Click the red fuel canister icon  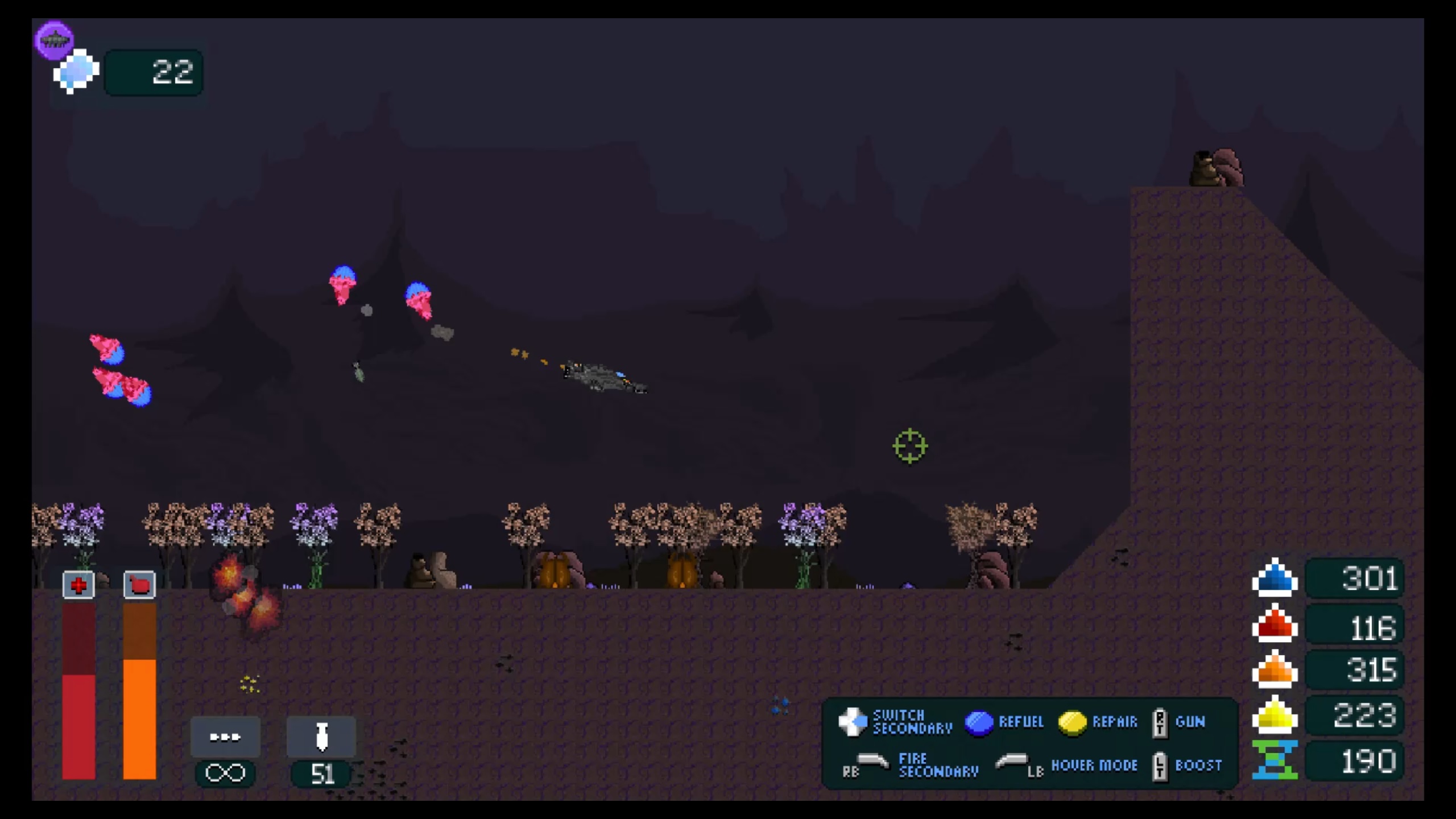click(x=139, y=585)
